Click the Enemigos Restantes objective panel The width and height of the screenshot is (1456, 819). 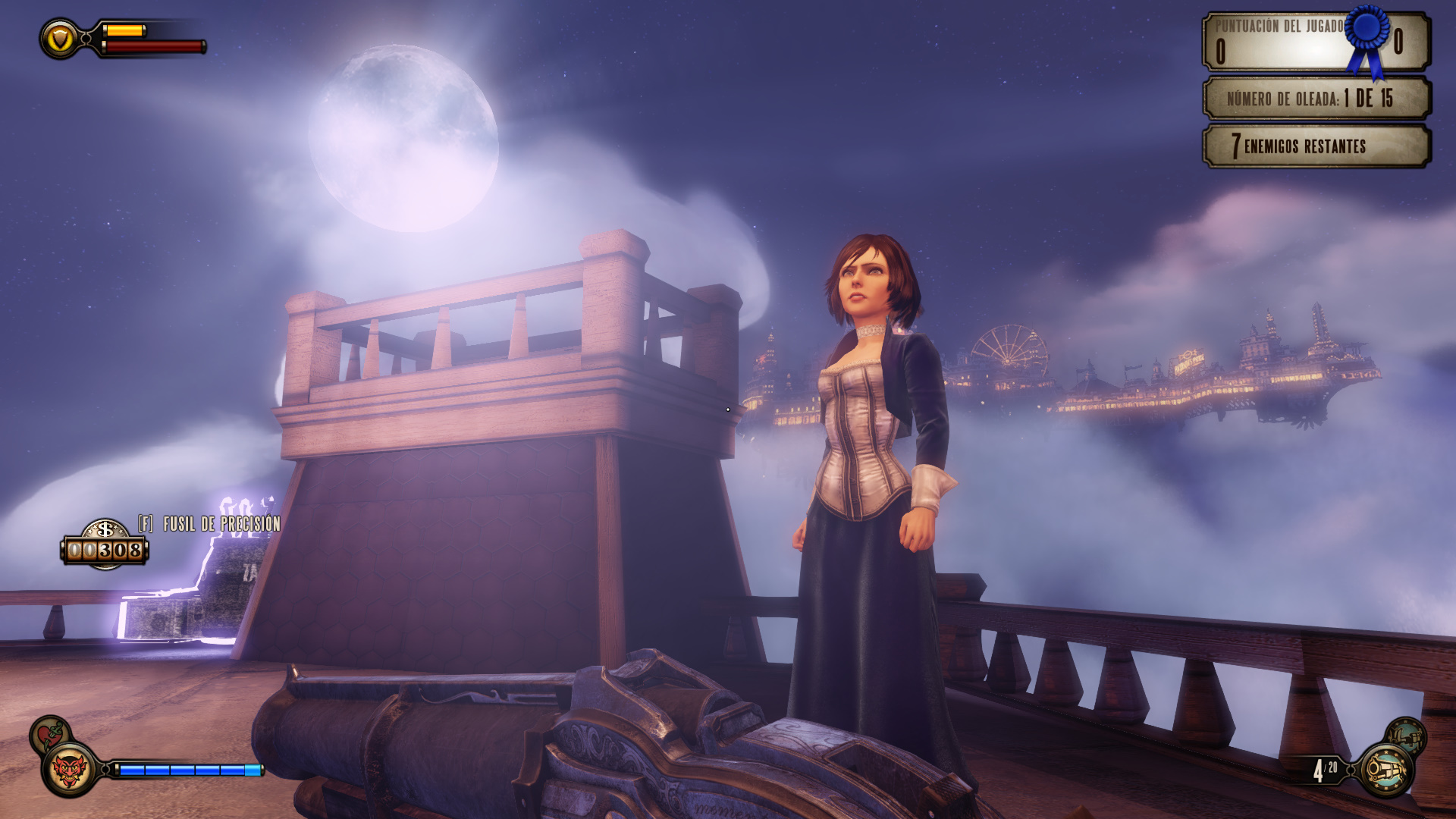pyautogui.click(x=1316, y=146)
